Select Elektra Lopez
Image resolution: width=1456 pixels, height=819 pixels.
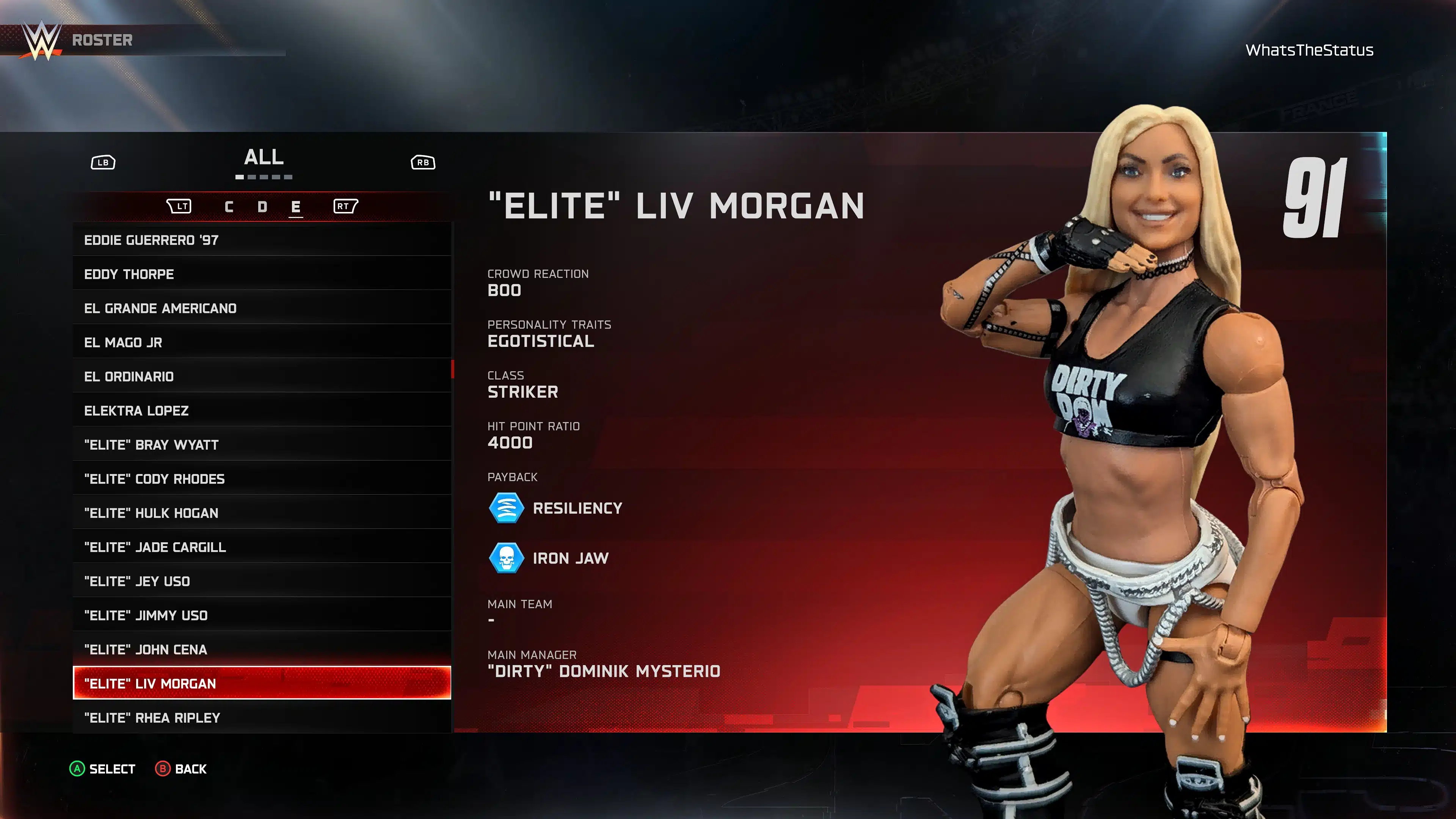[262, 411]
